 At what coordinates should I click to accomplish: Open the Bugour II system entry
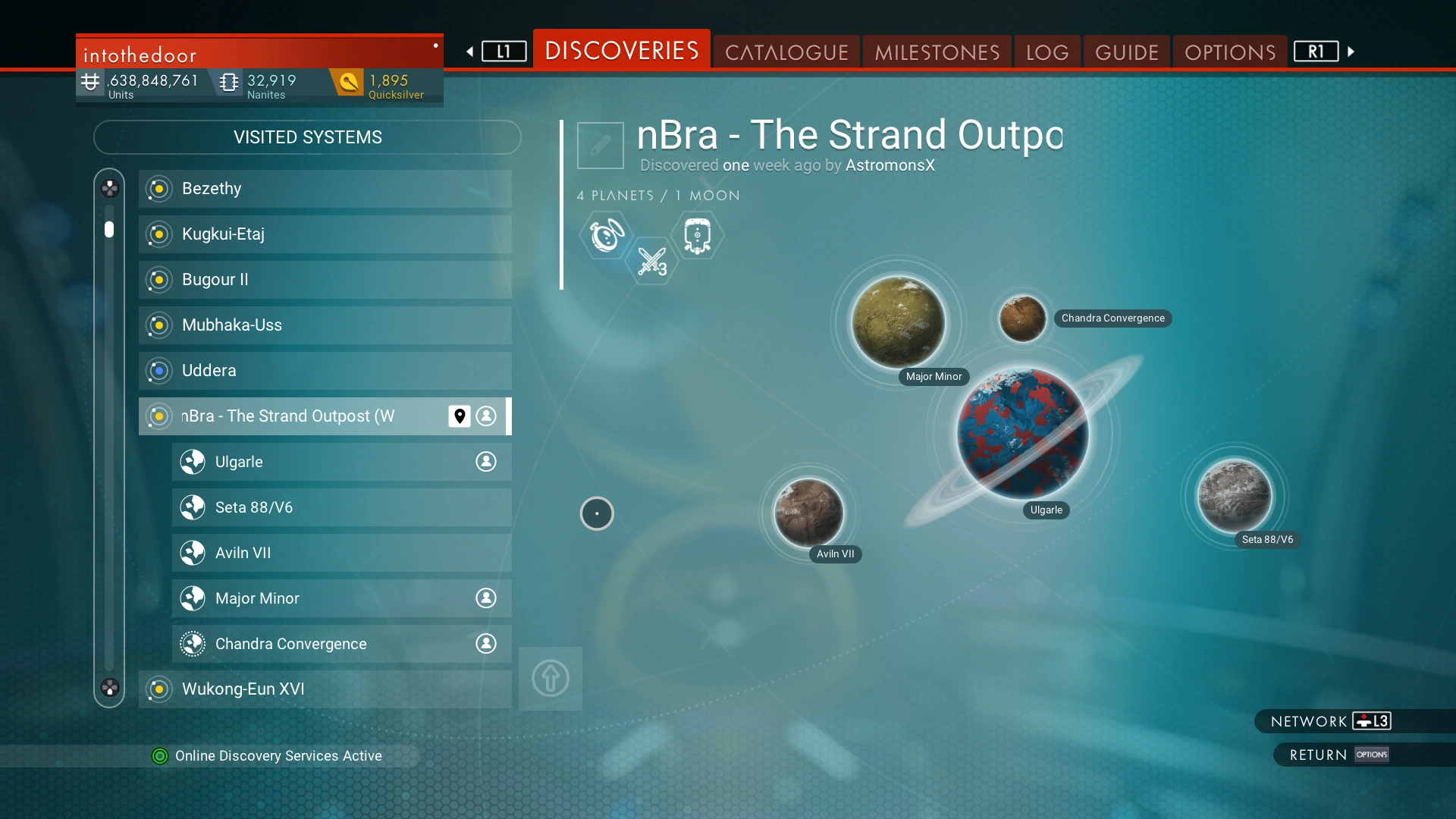pos(325,280)
